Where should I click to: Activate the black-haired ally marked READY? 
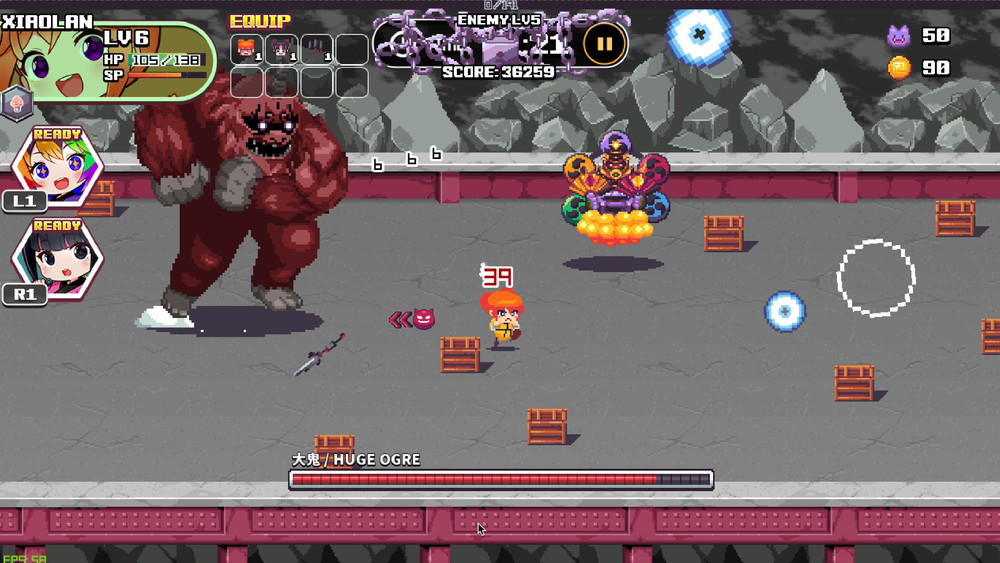pyautogui.click(x=57, y=259)
